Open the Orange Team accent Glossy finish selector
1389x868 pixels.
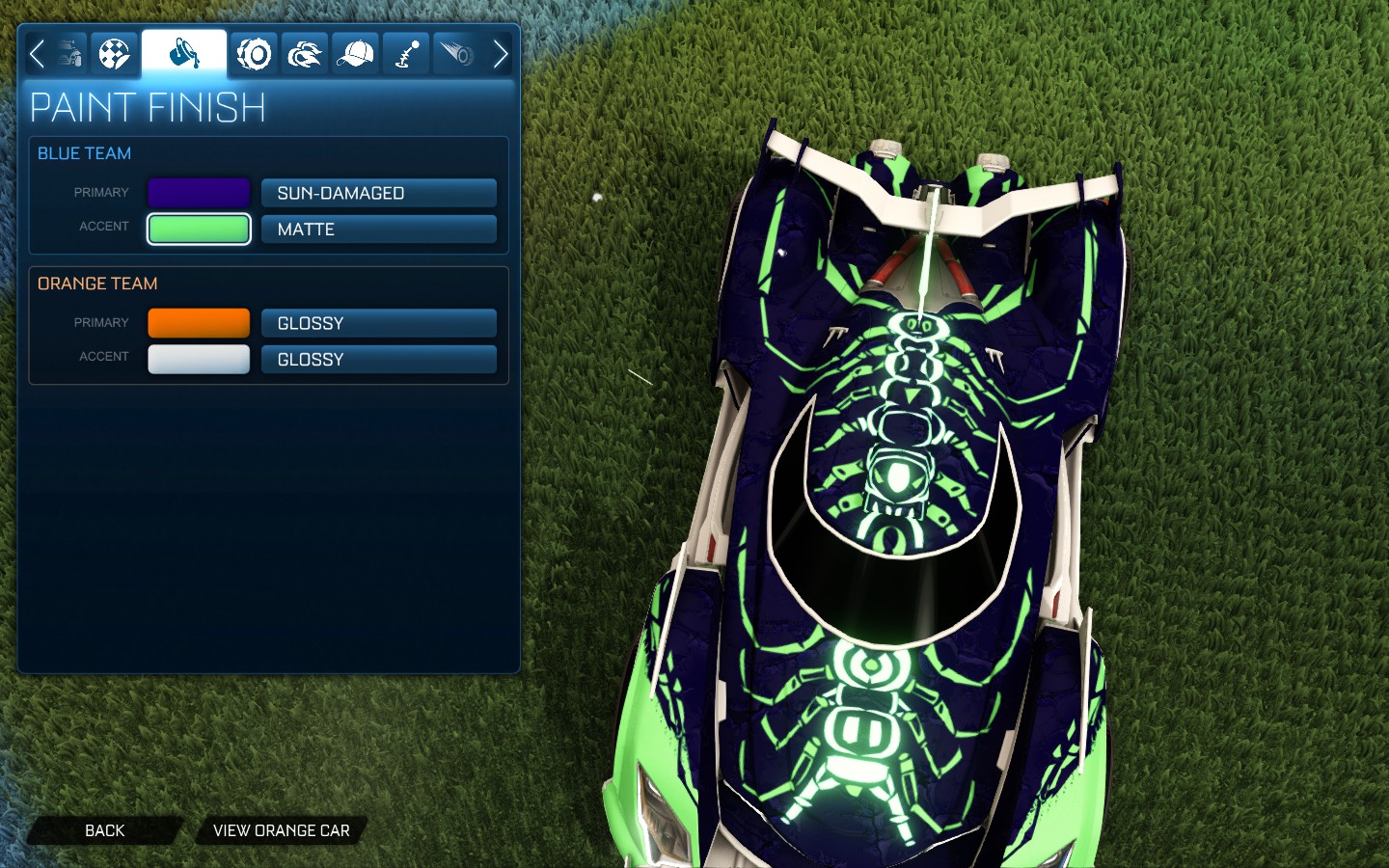click(378, 359)
